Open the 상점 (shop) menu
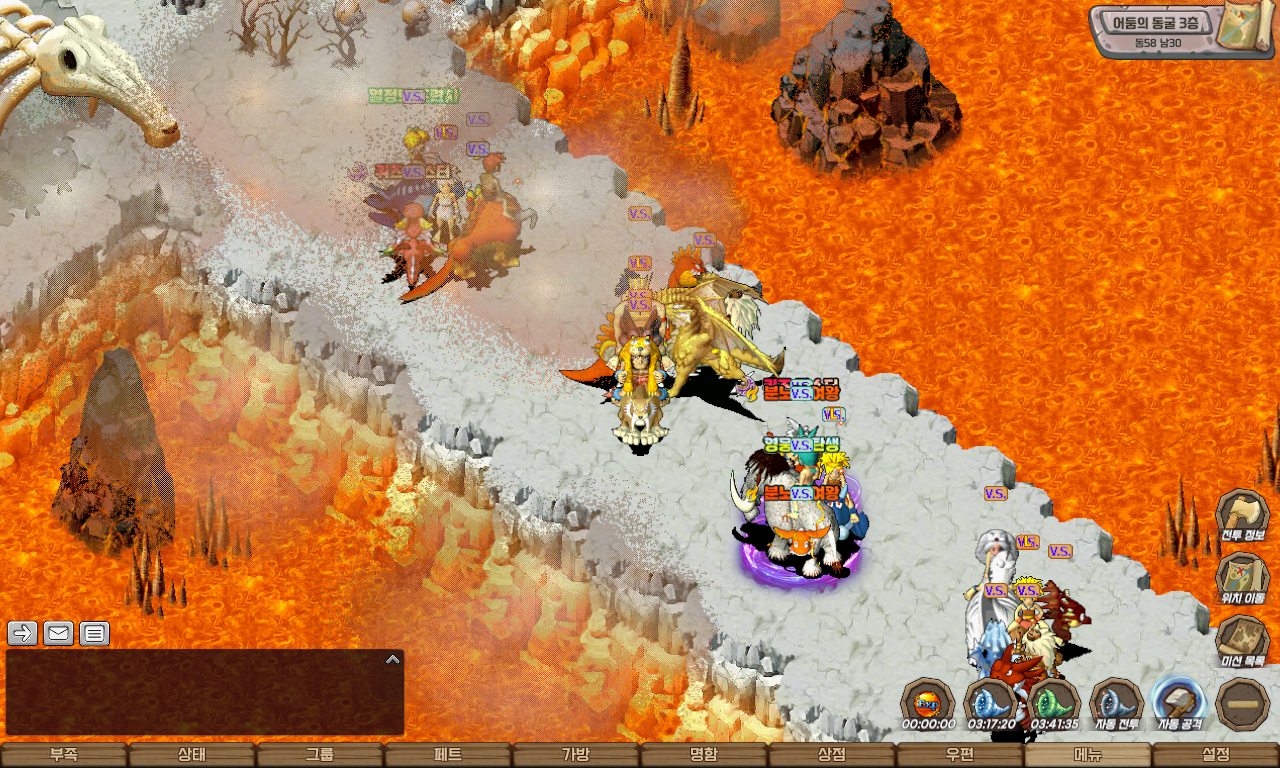Viewport: 1280px width, 768px height. coord(832,755)
